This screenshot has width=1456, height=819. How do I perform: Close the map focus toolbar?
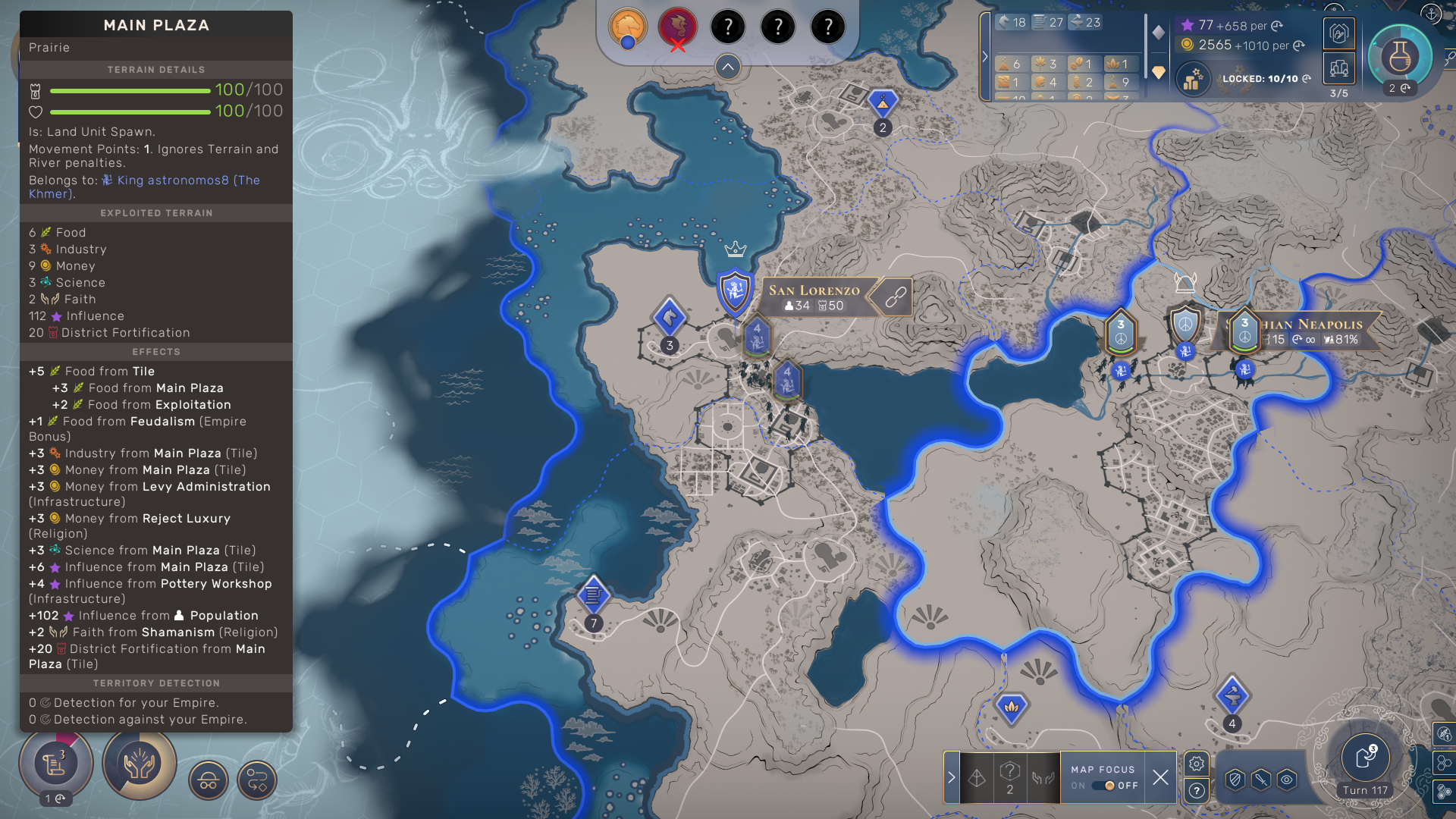(x=1160, y=777)
